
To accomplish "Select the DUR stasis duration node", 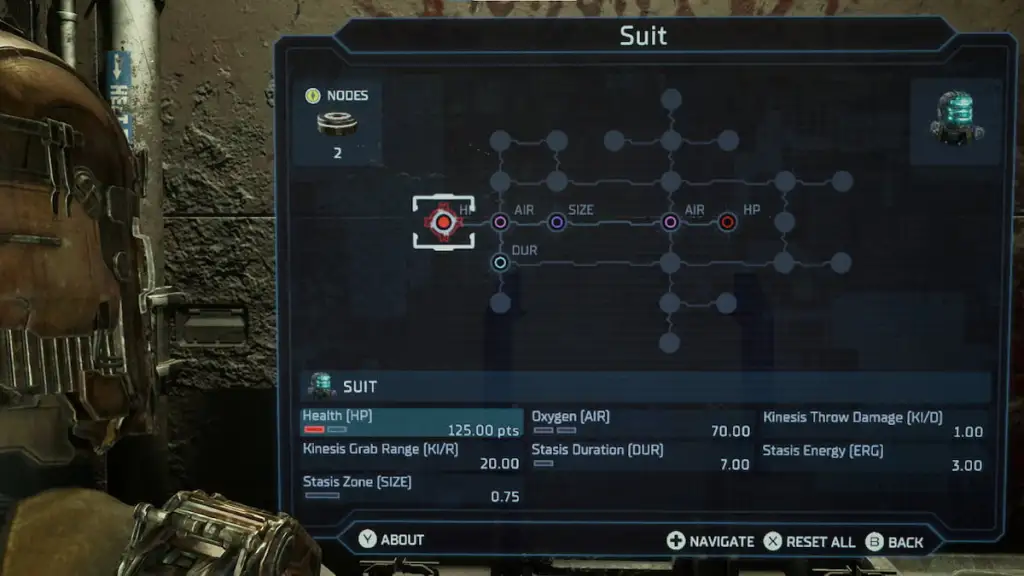I will coord(500,262).
